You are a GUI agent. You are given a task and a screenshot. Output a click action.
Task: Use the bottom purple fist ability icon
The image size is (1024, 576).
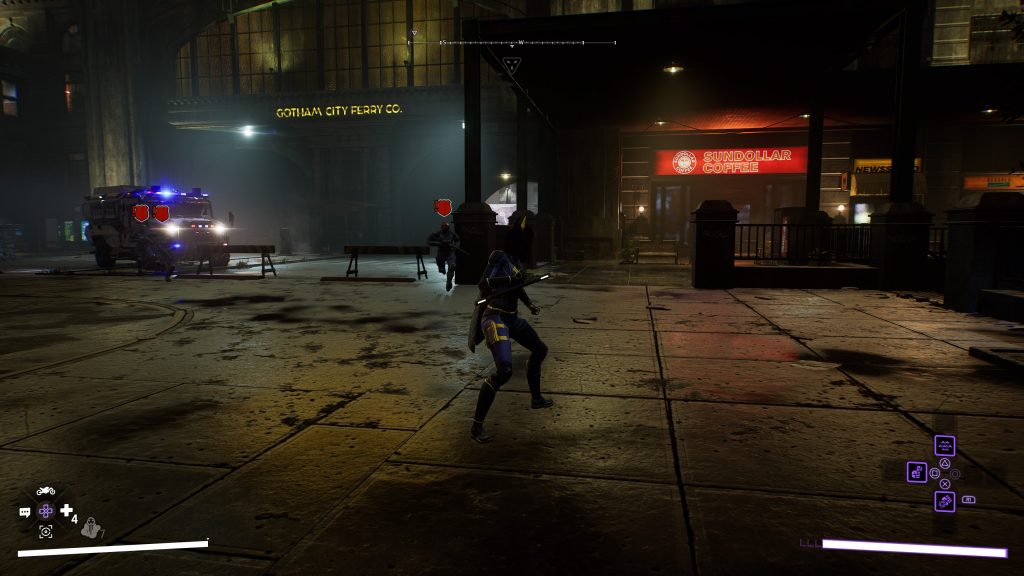945,501
